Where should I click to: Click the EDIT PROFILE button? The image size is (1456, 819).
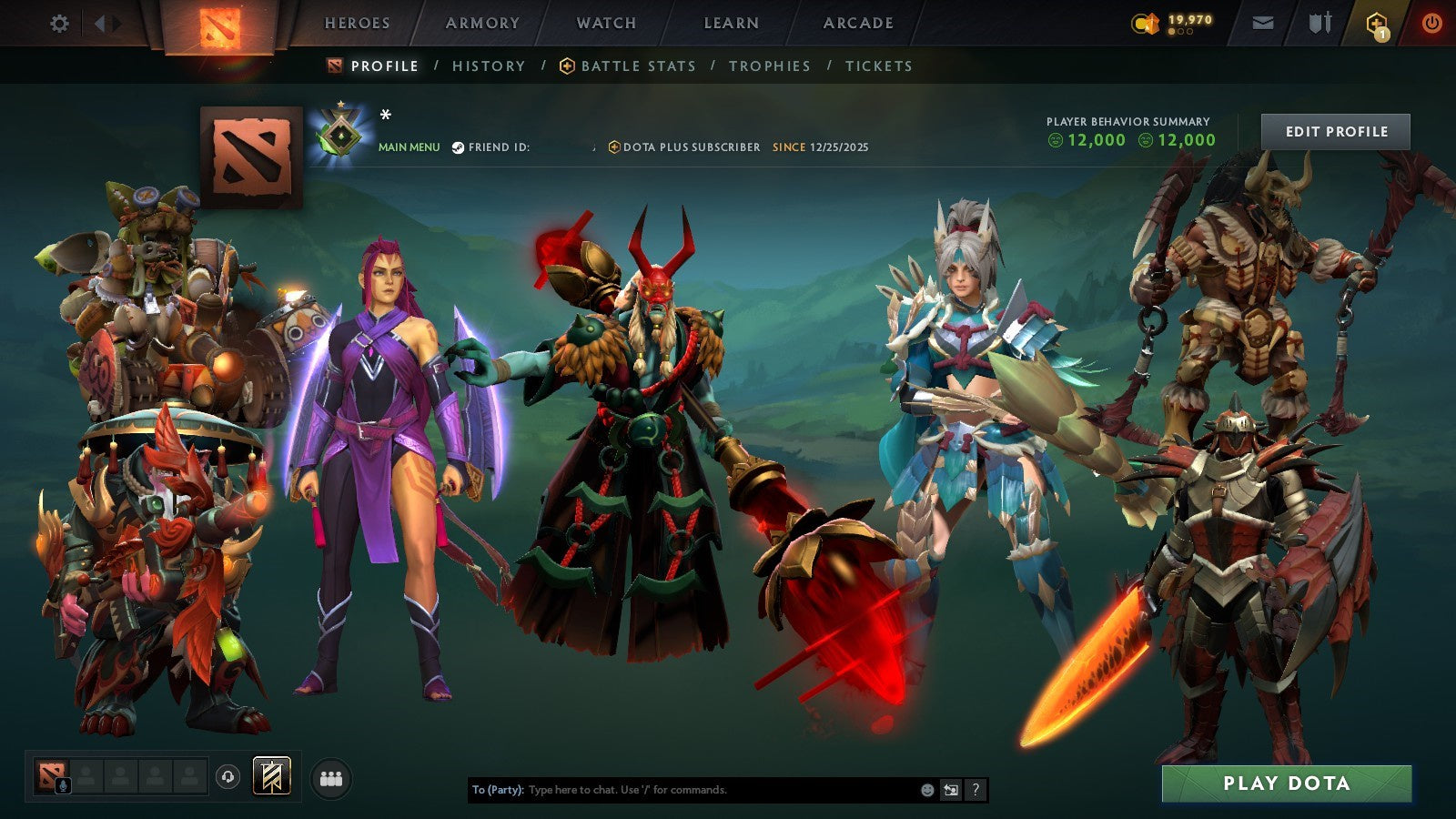[x=1334, y=131]
